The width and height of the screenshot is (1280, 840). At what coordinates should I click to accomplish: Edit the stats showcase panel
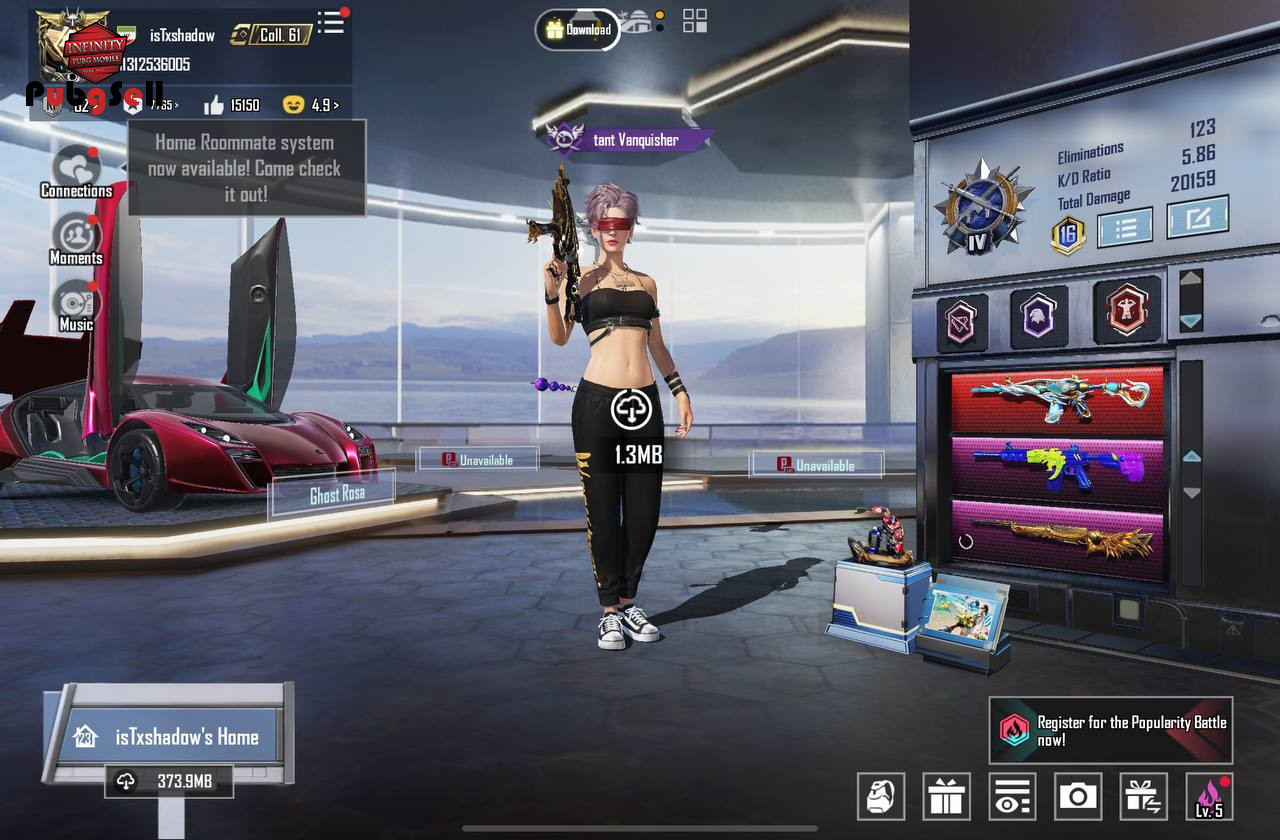(x=1197, y=216)
